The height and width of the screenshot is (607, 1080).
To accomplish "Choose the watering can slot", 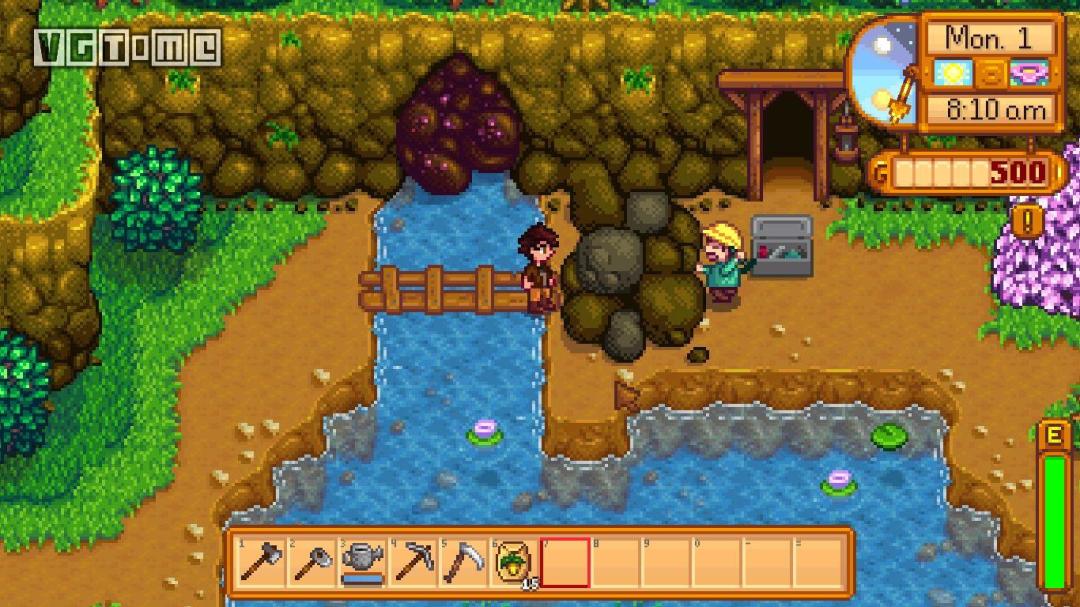I will (x=362, y=563).
